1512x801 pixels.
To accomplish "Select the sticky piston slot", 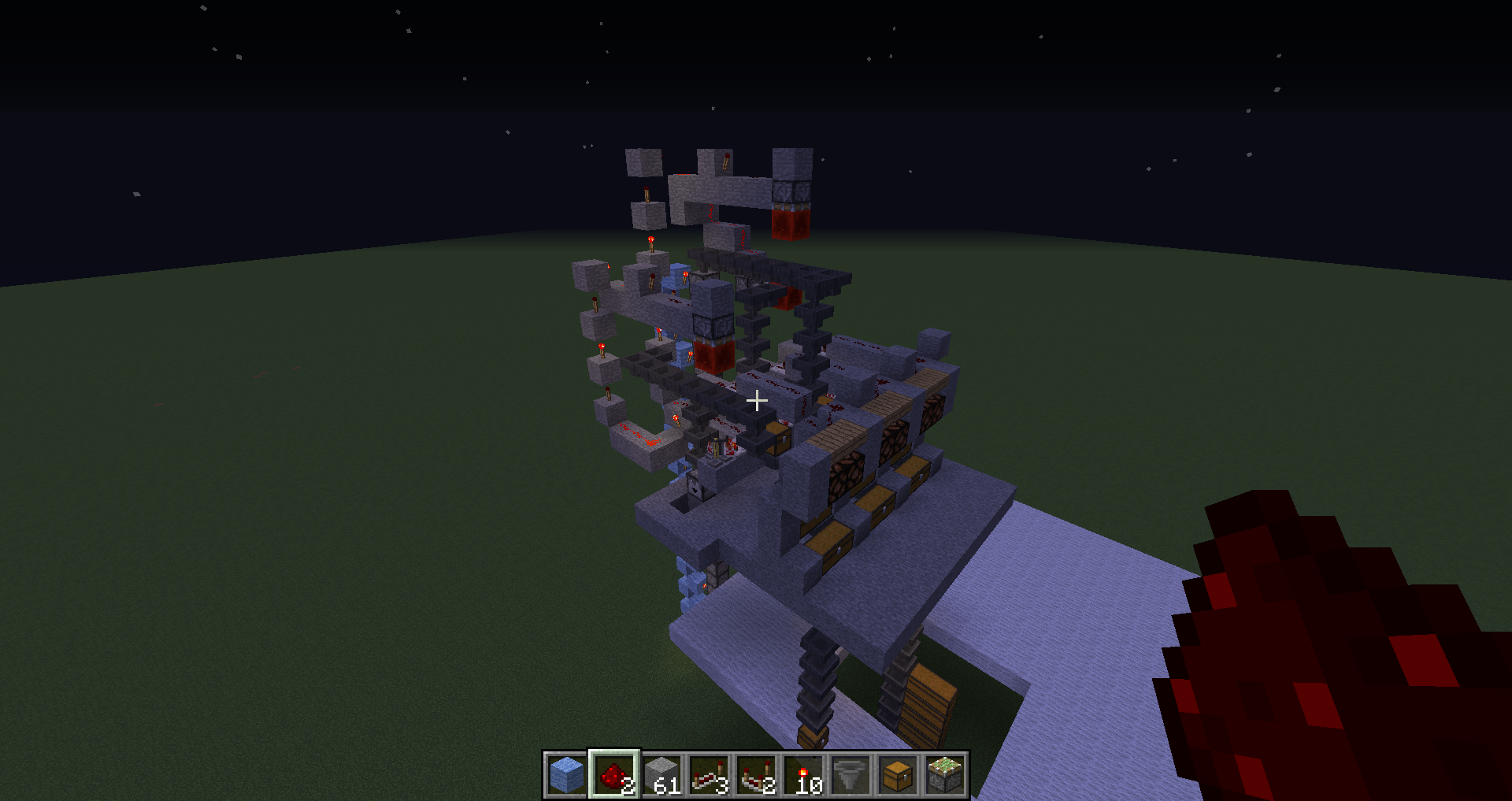I will click(x=945, y=775).
